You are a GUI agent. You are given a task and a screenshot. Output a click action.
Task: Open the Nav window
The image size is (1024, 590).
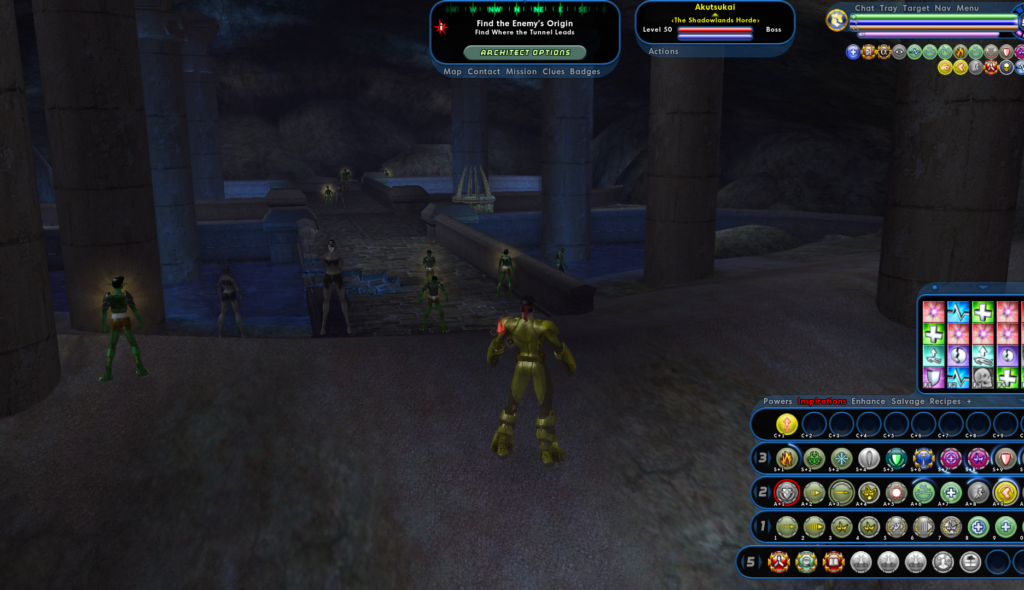tap(943, 8)
